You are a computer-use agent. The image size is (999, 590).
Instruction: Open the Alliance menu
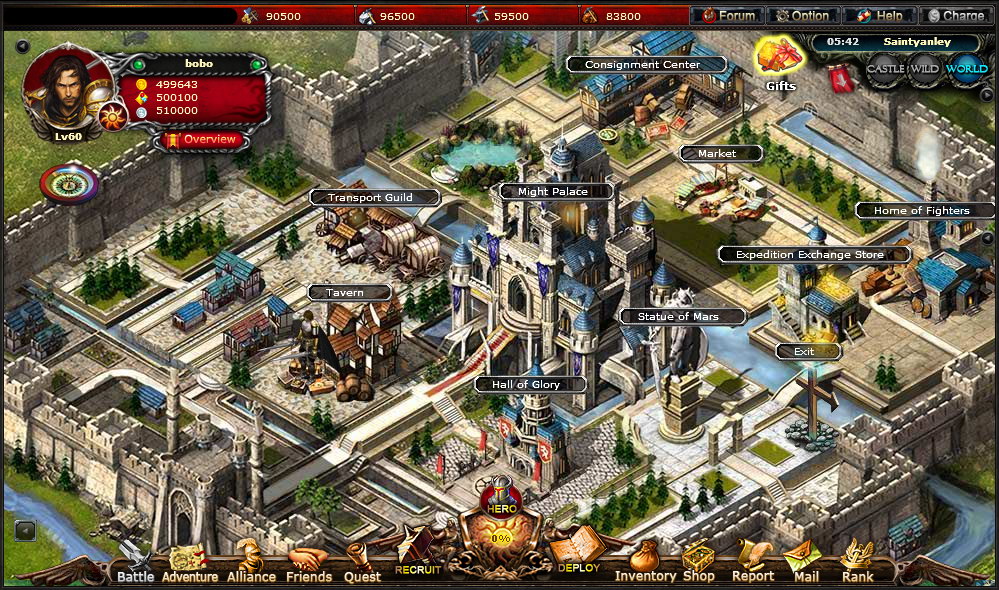250,566
